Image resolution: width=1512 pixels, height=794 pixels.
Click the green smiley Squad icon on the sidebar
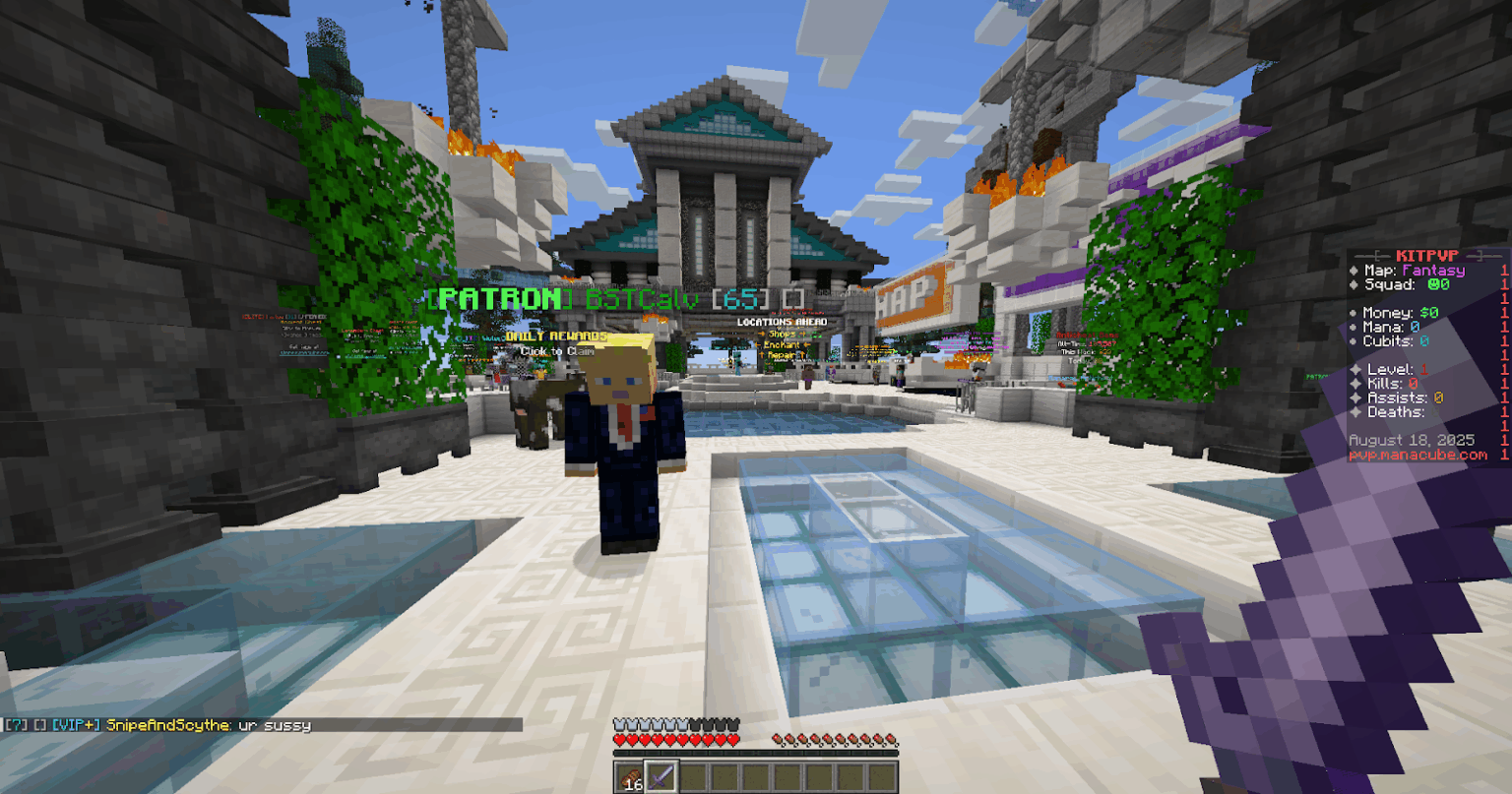pos(1435,283)
